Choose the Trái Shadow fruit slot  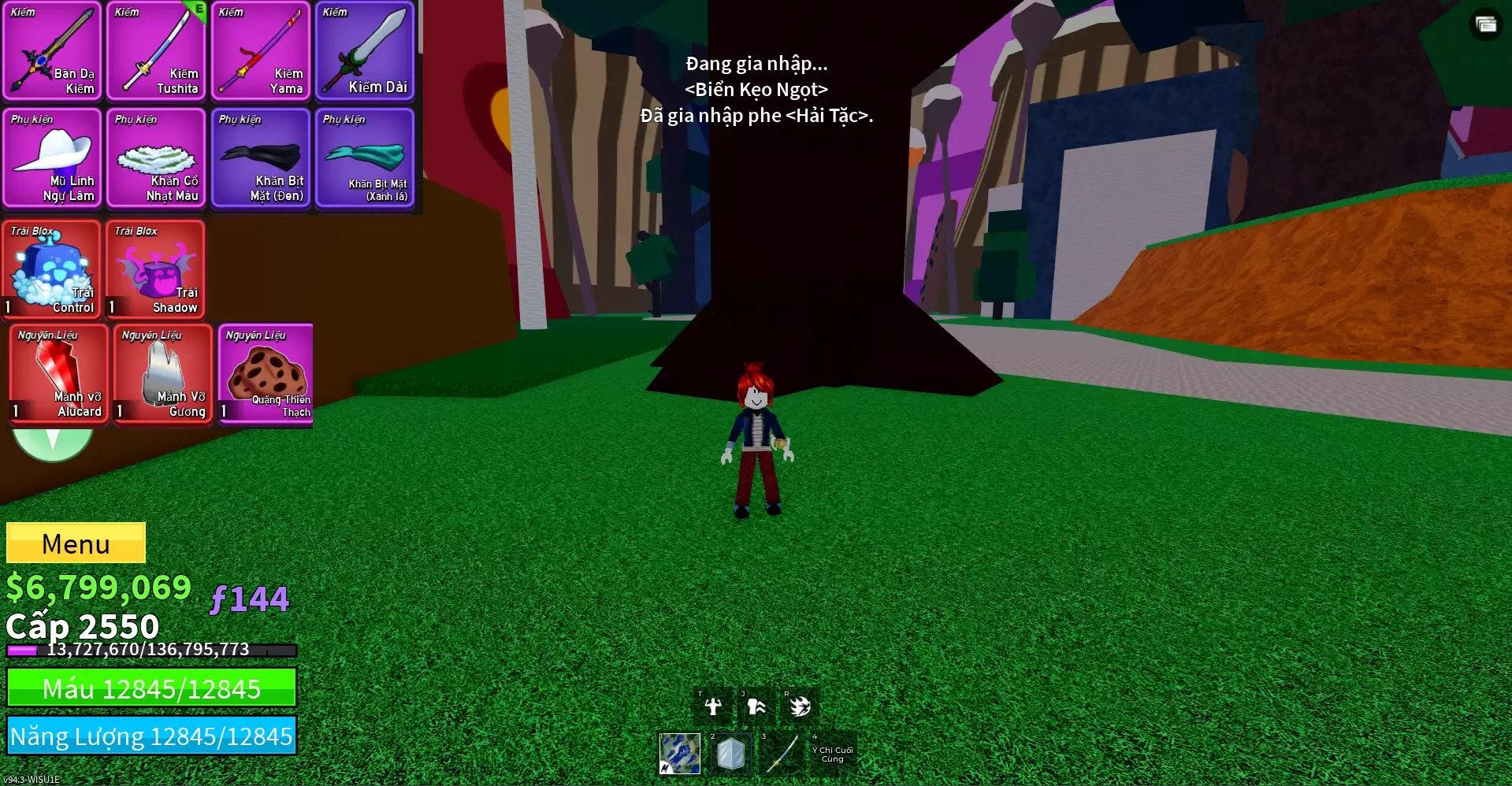(x=156, y=269)
